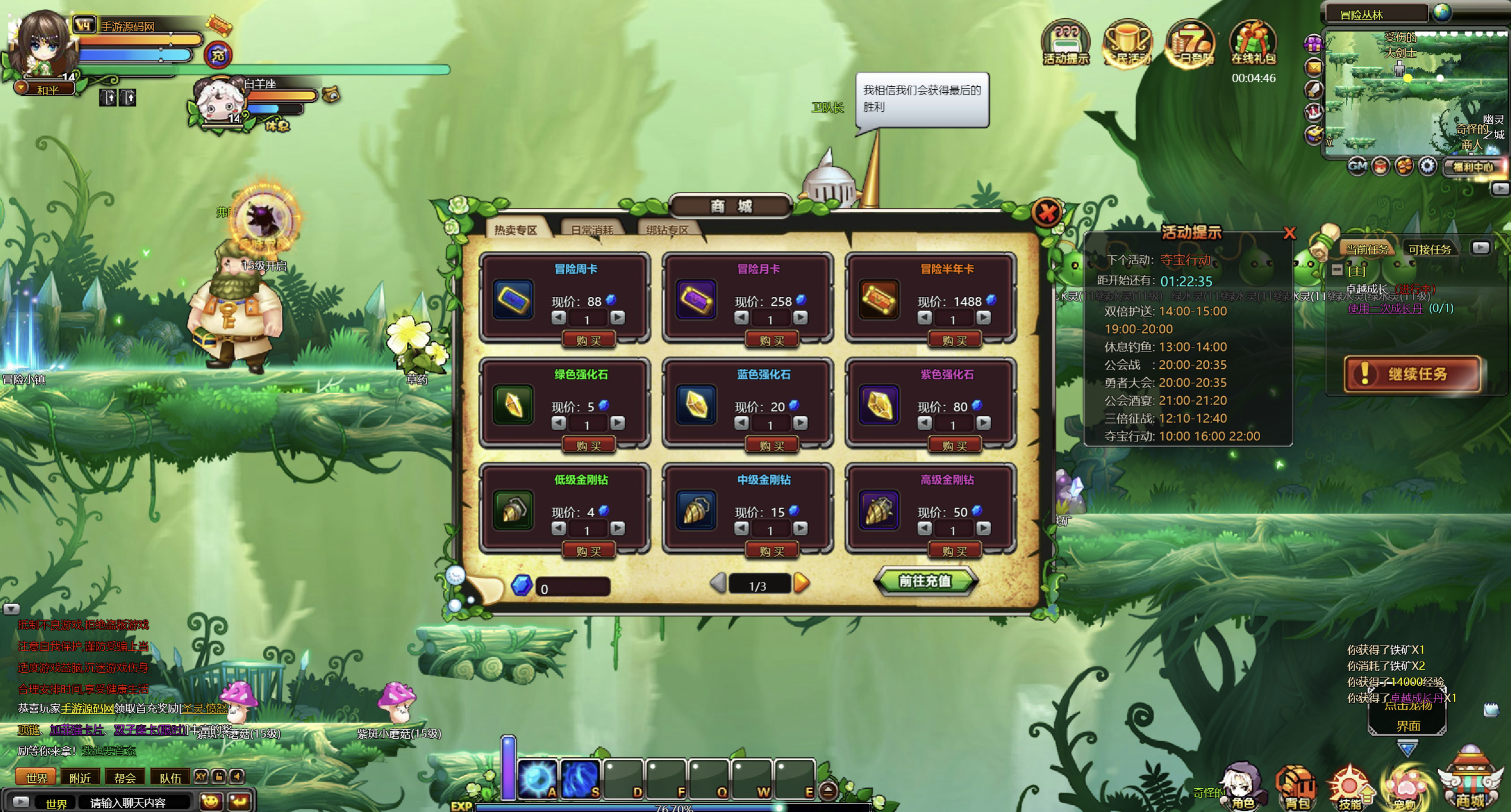Close the 活动提示 activity panel

coord(1289,233)
